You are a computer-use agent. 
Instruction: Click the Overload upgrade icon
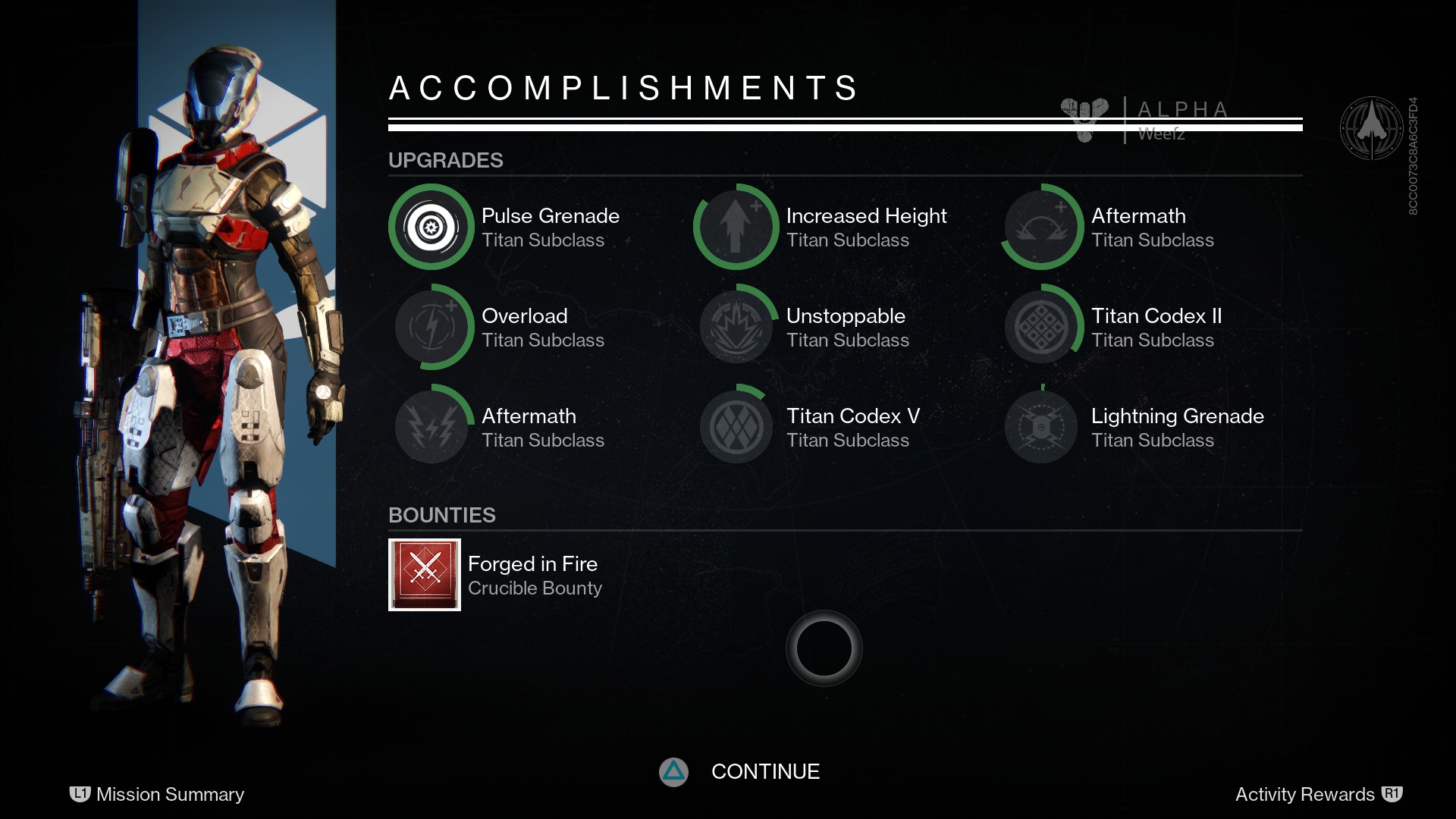click(x=431, y=327)
